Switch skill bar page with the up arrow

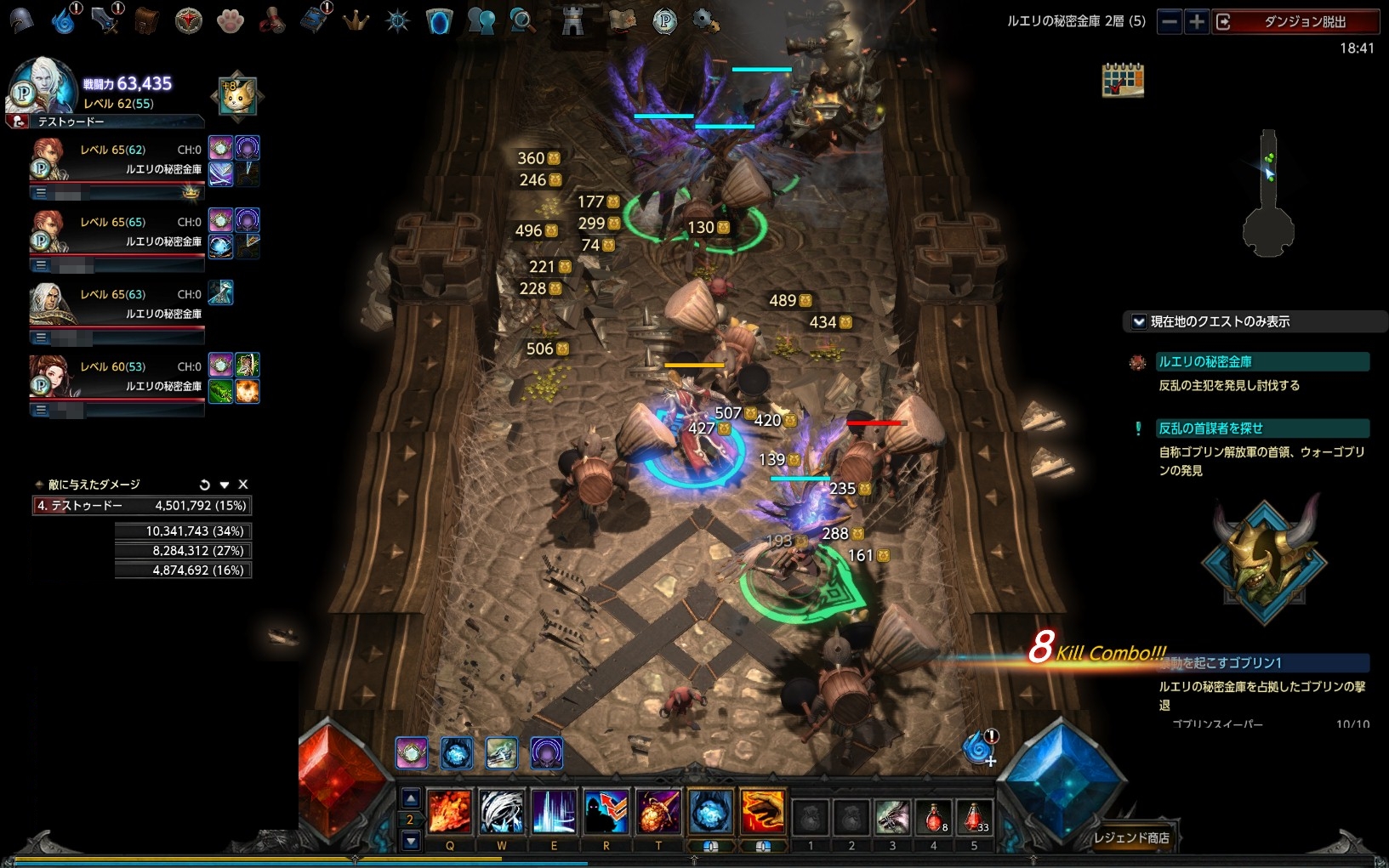[411, 797]
